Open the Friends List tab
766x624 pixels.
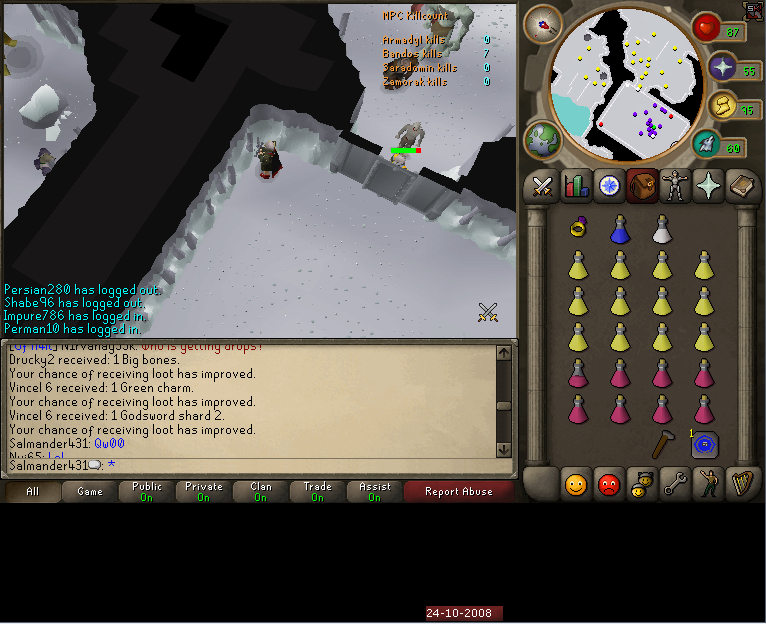click(x=575, y=485)
